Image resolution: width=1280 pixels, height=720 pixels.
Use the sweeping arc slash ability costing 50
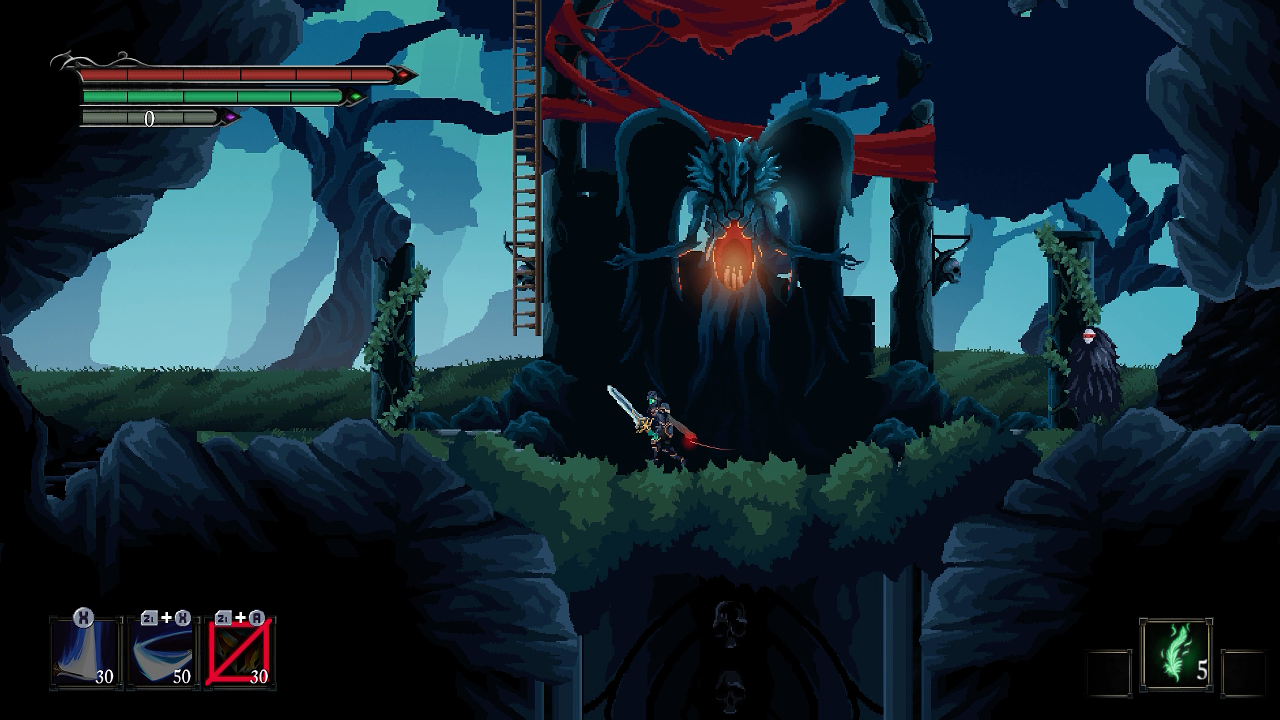pos(163,652)
